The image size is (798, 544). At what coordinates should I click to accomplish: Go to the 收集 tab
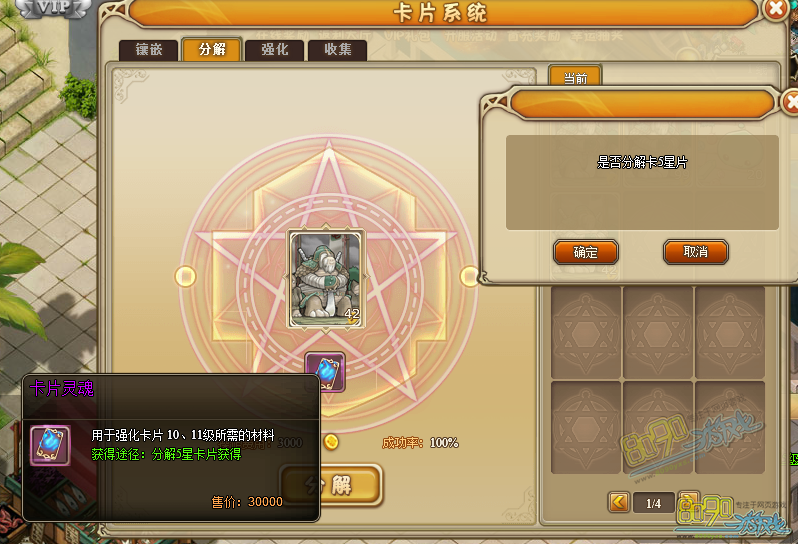pyautogui.click(x=337, y=50)
